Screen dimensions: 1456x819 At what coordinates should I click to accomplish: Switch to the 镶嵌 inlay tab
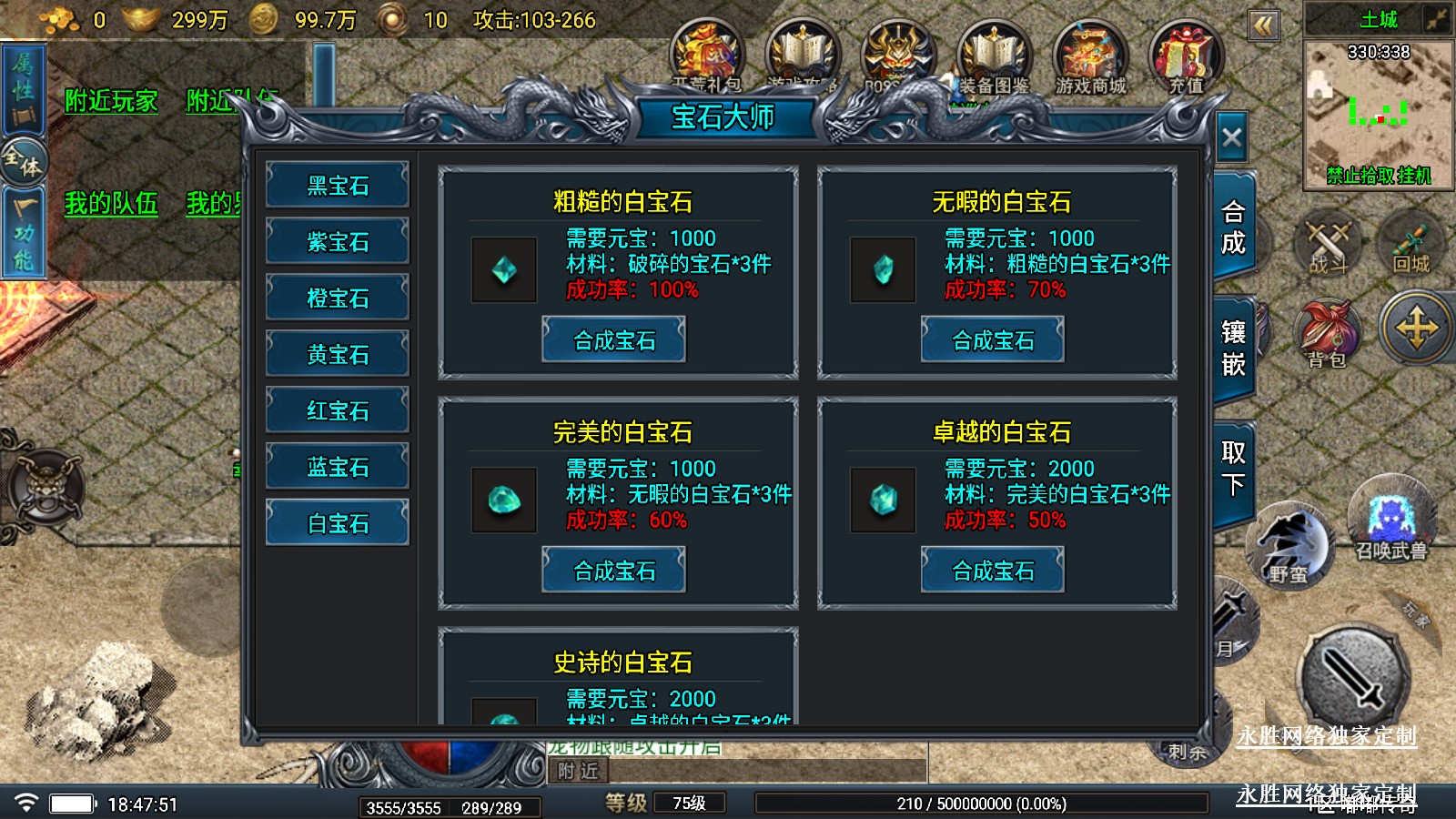(x=1233, y=349)
